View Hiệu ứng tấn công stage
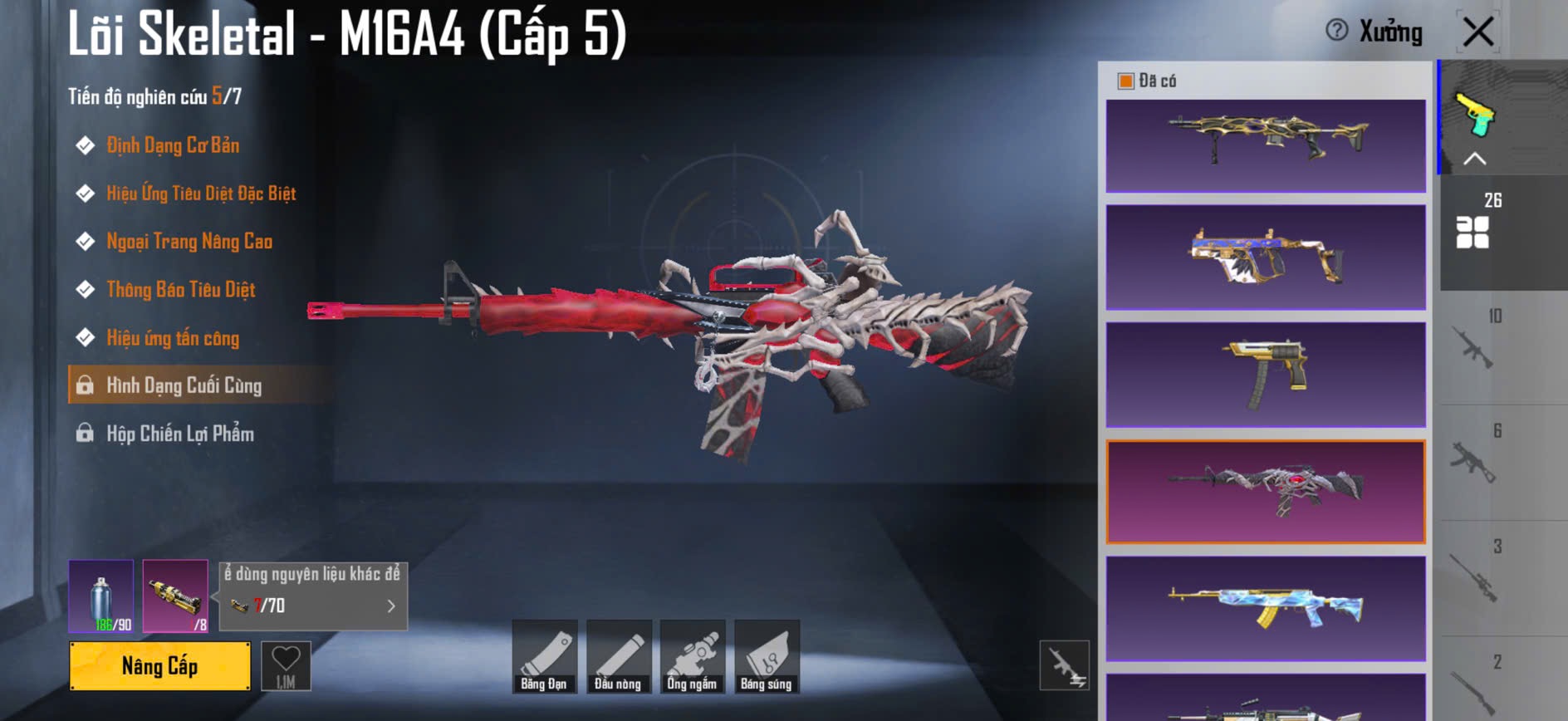This screenshot has height=721, width=1568. point(173,338)
